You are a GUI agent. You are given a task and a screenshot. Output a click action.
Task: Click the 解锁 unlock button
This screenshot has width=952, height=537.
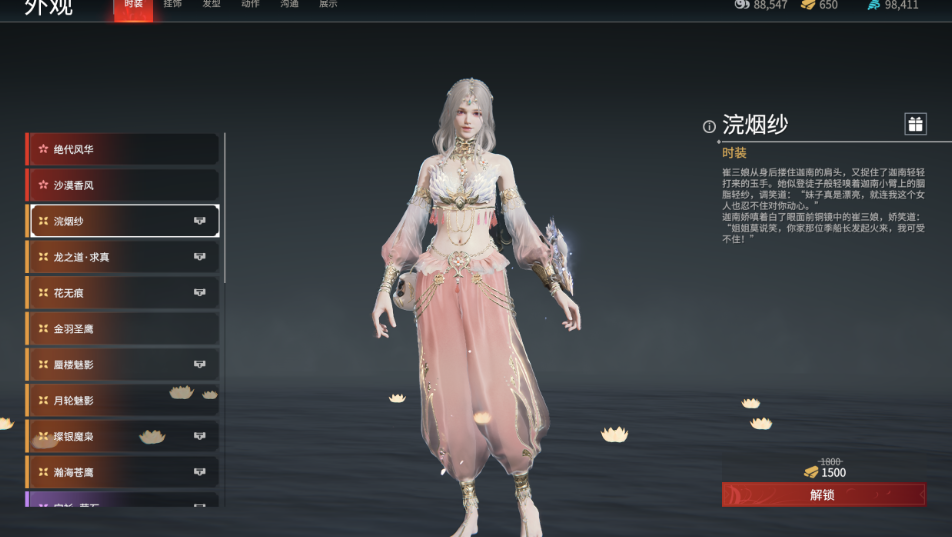click(x=823, y=495)
